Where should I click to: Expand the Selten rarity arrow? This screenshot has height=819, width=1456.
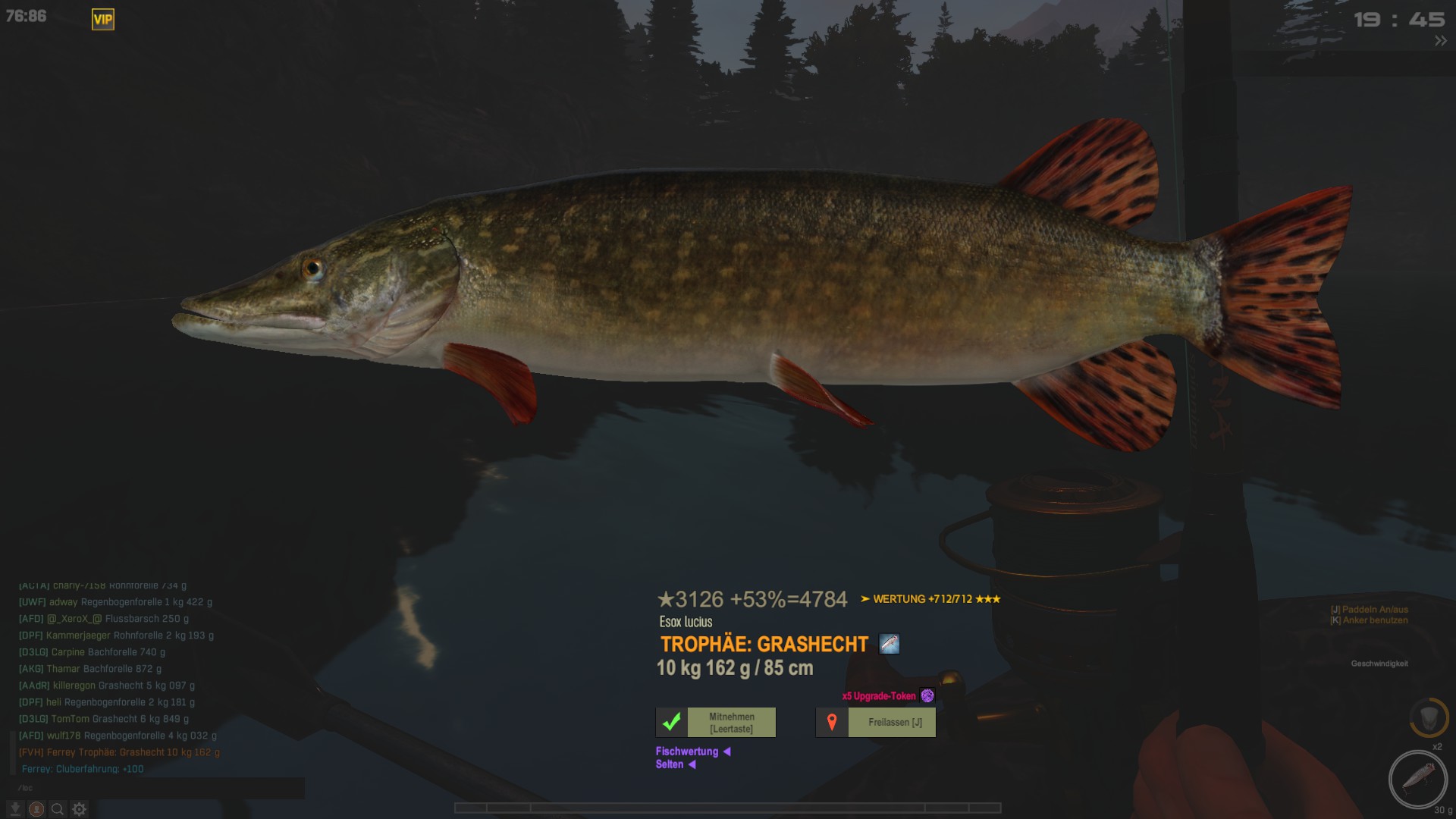(x=692, y=764)
